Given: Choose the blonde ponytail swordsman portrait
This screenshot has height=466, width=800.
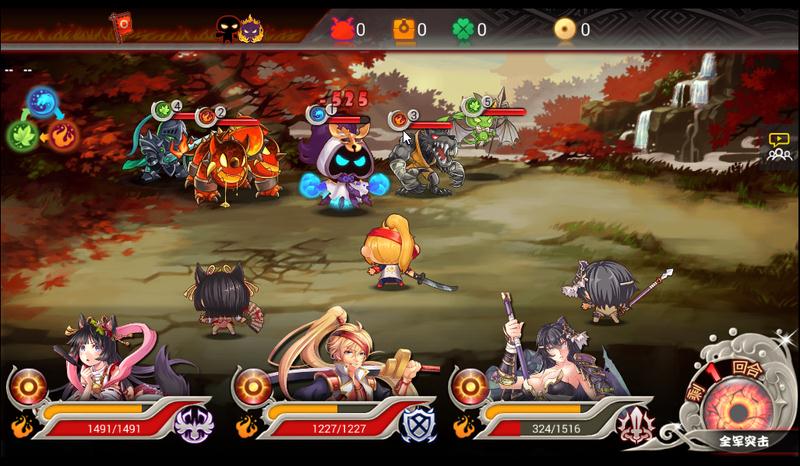Looking at the screenshot, I should [x=330, y=360].
